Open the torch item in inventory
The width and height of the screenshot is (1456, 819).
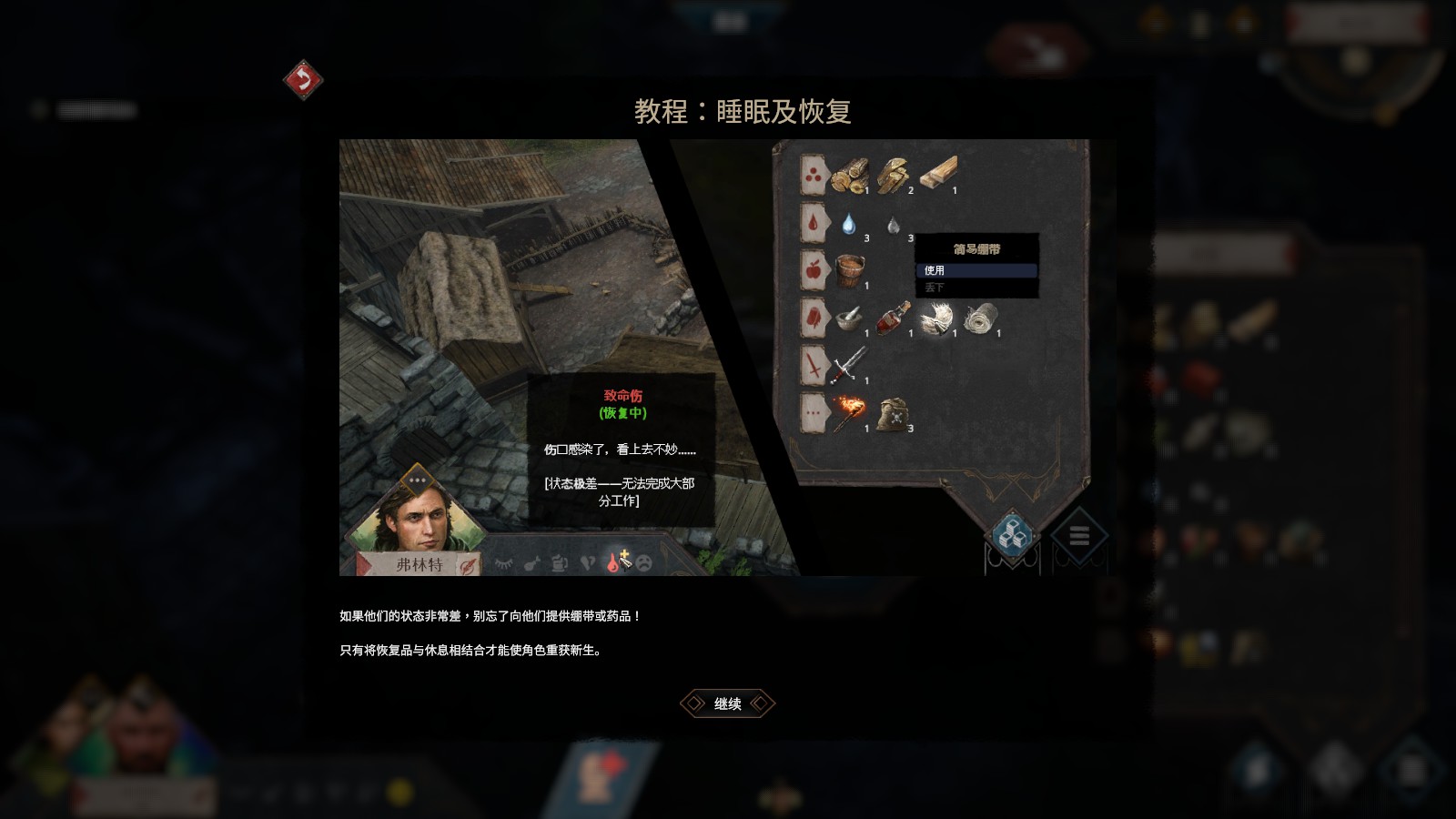tap(849, 412)
